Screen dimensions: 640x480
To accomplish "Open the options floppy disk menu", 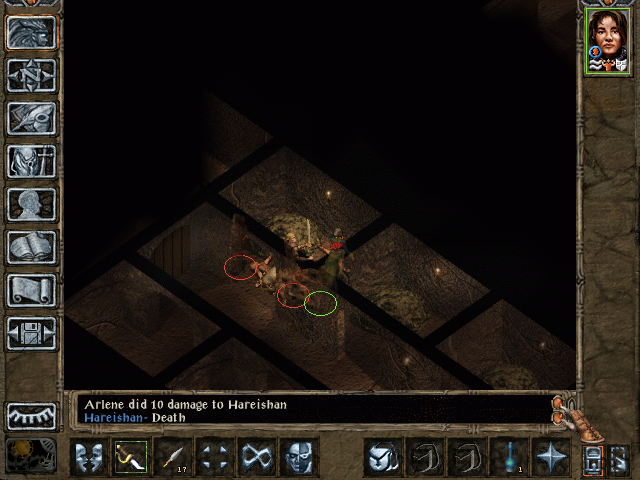I will 31,332.
